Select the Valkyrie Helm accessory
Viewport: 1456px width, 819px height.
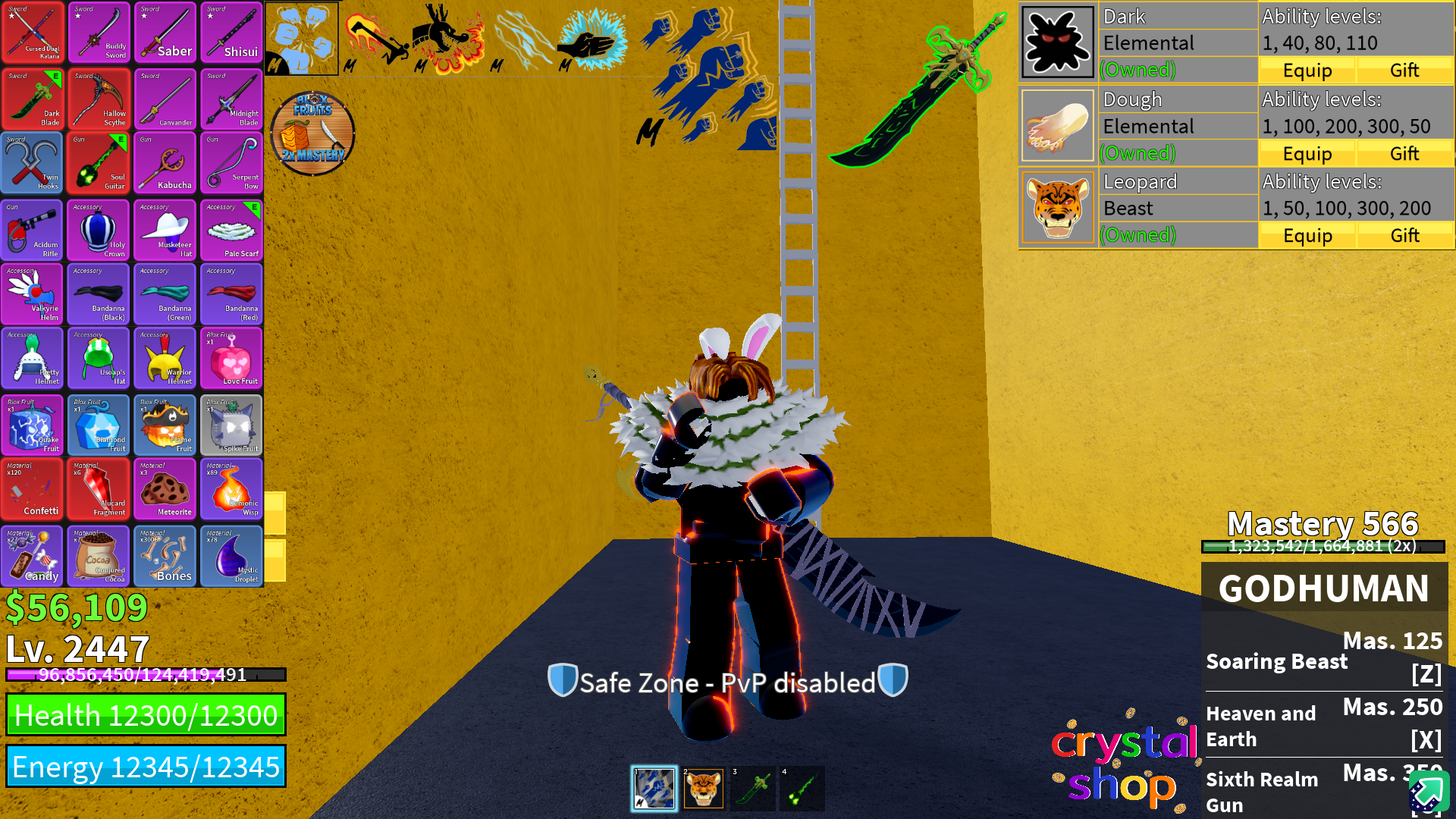pos(33,294)
